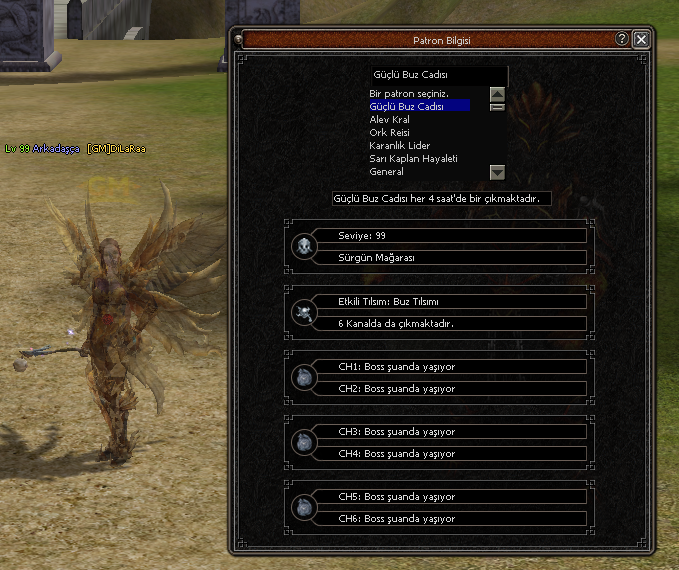Select Sarı Kaplan Hayaleti boss entry
Screen dimensions: 679x570
pyautogui.click(x=413, y=158)
